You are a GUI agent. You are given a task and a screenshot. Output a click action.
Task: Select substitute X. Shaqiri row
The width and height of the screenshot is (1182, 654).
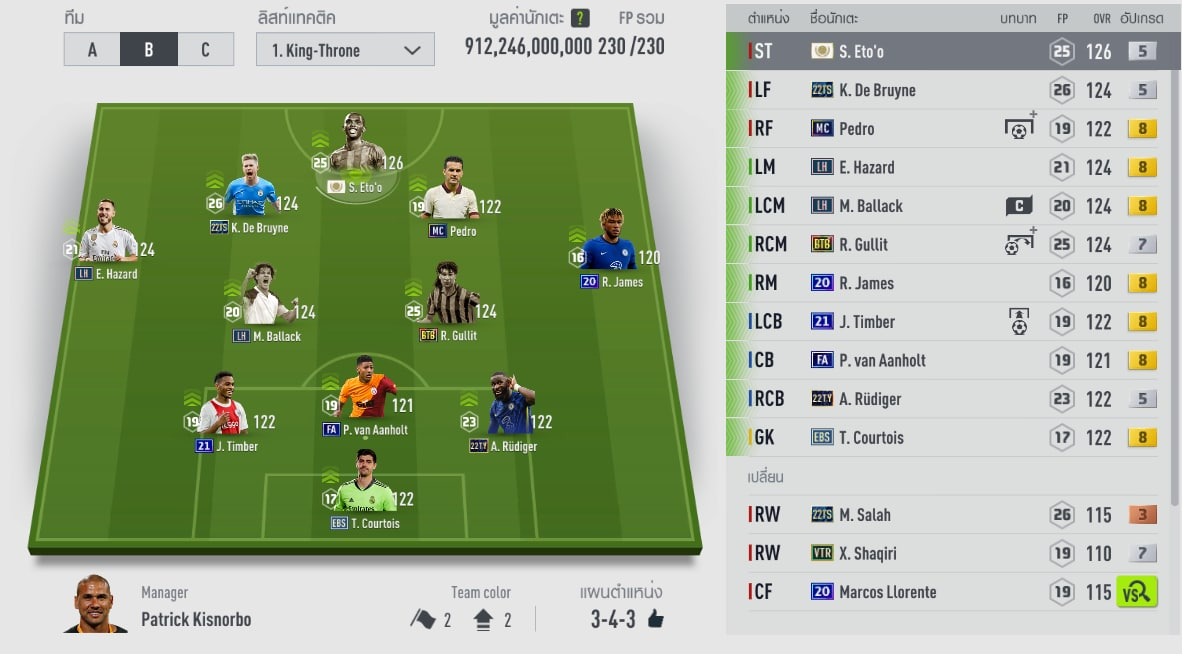[x=950, y=553]
